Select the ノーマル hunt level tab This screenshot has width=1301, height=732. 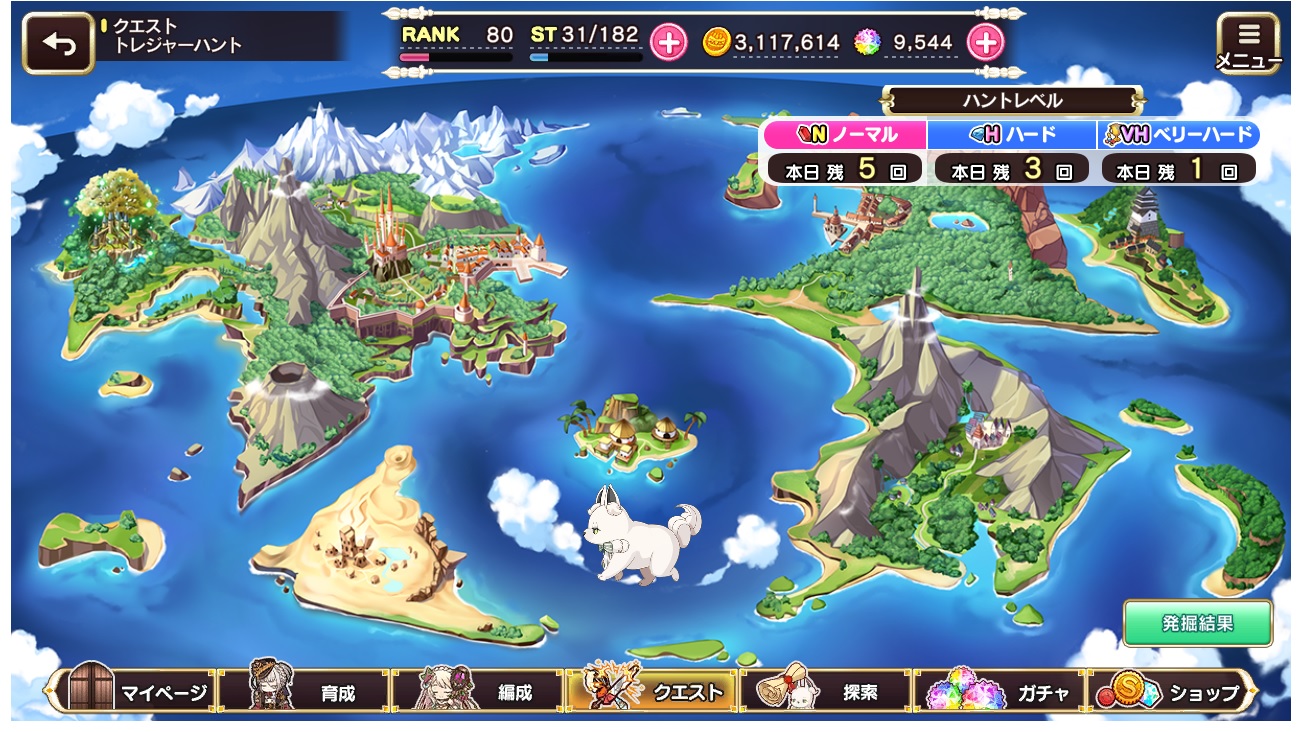pos(845,135)
